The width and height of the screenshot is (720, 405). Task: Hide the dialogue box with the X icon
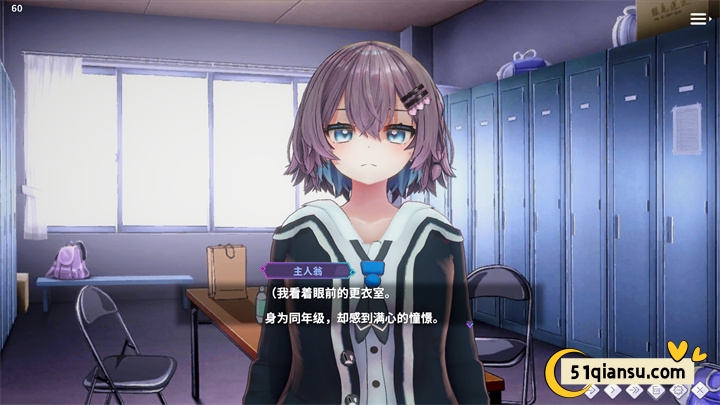point(700,390)
